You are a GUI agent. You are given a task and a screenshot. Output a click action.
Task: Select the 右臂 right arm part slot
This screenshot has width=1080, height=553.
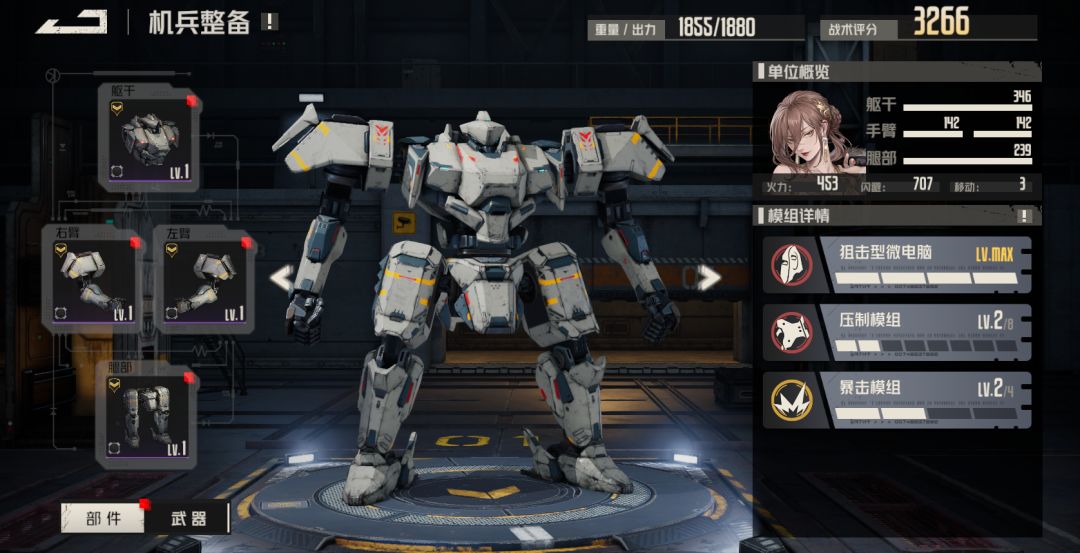pyautogui.click(x=92, y=279)
